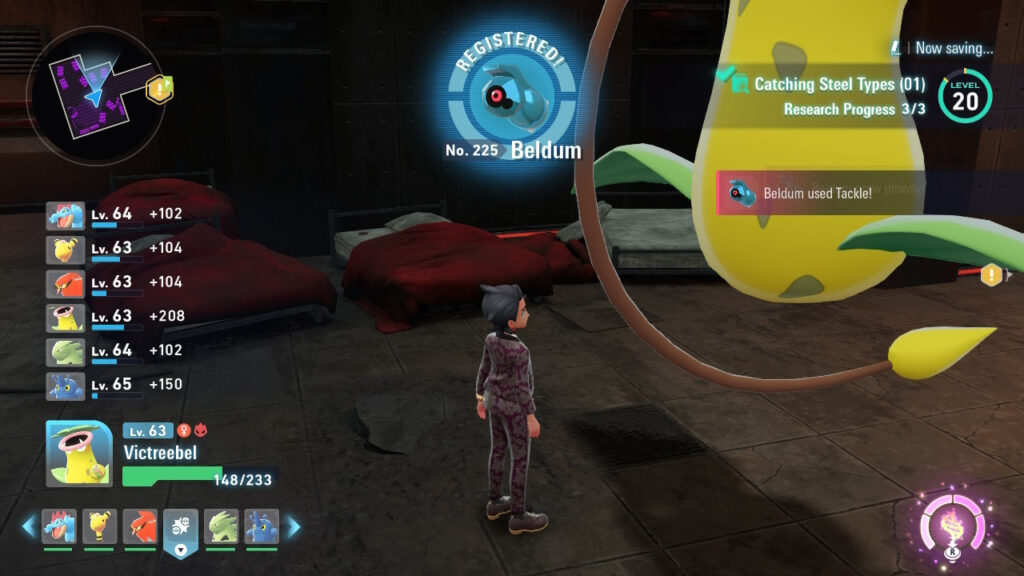Cycle the party bar with the right arrow
This screenshot has width=1024, height=576.
293,526
